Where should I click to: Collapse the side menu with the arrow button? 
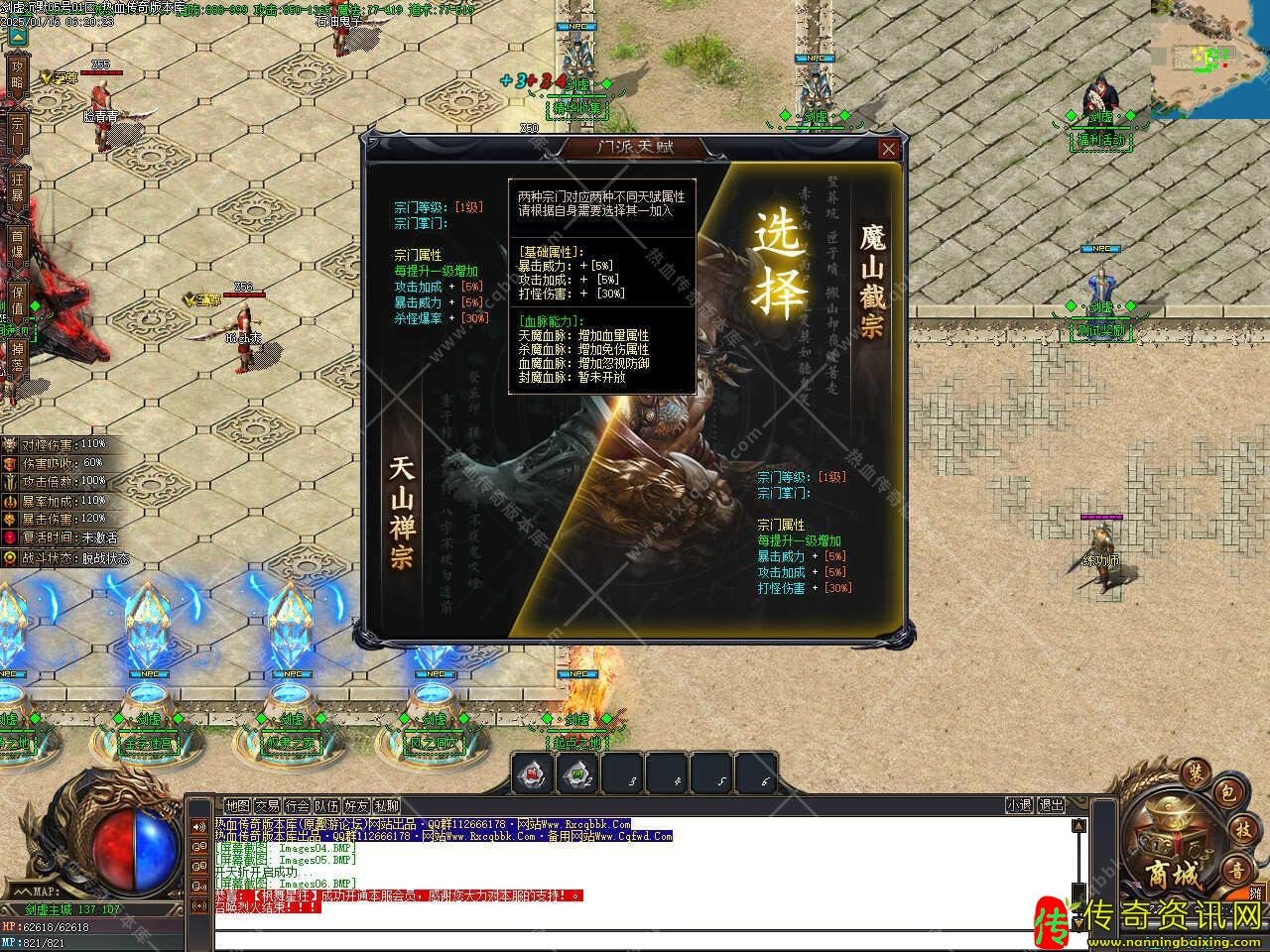tap(17, 36)
